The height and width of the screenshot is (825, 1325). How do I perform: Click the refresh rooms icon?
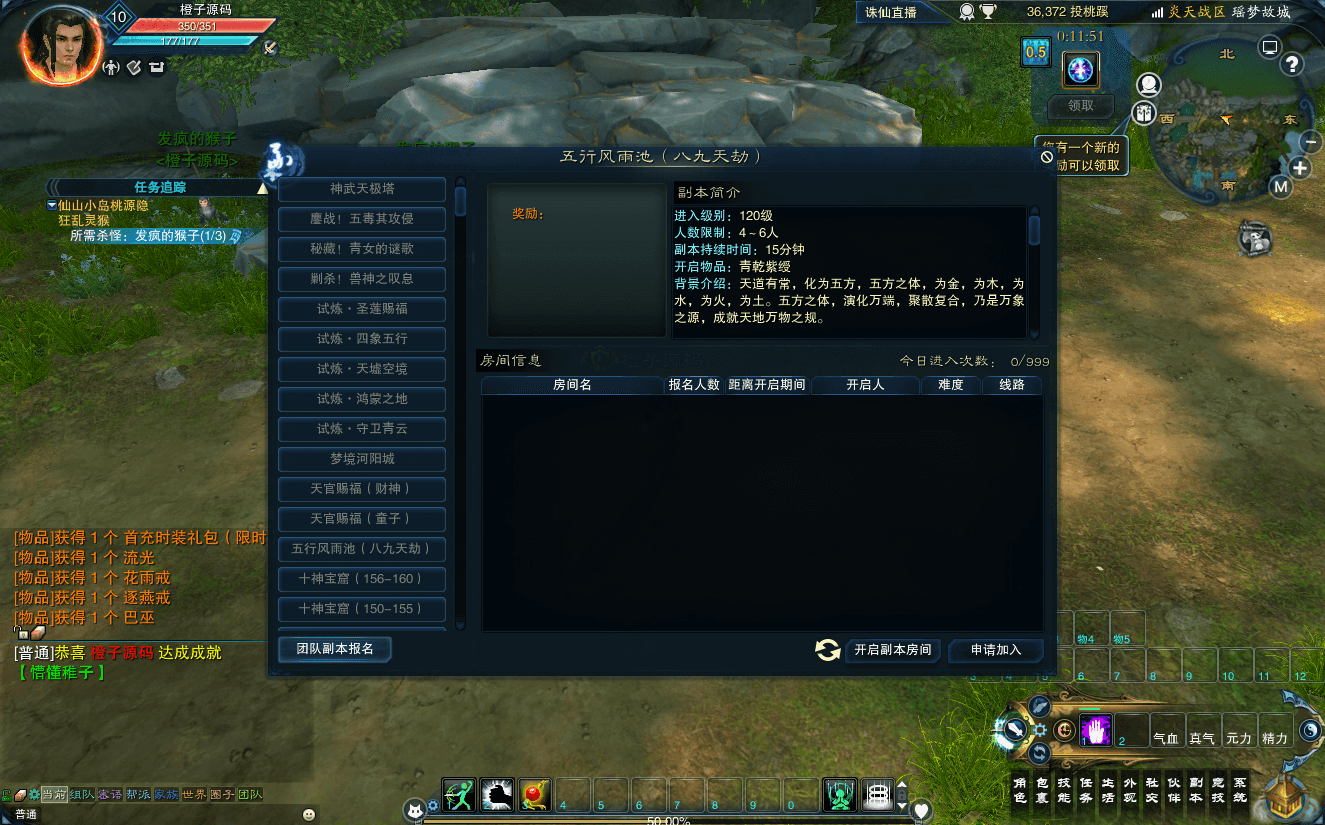pos(827,649)
